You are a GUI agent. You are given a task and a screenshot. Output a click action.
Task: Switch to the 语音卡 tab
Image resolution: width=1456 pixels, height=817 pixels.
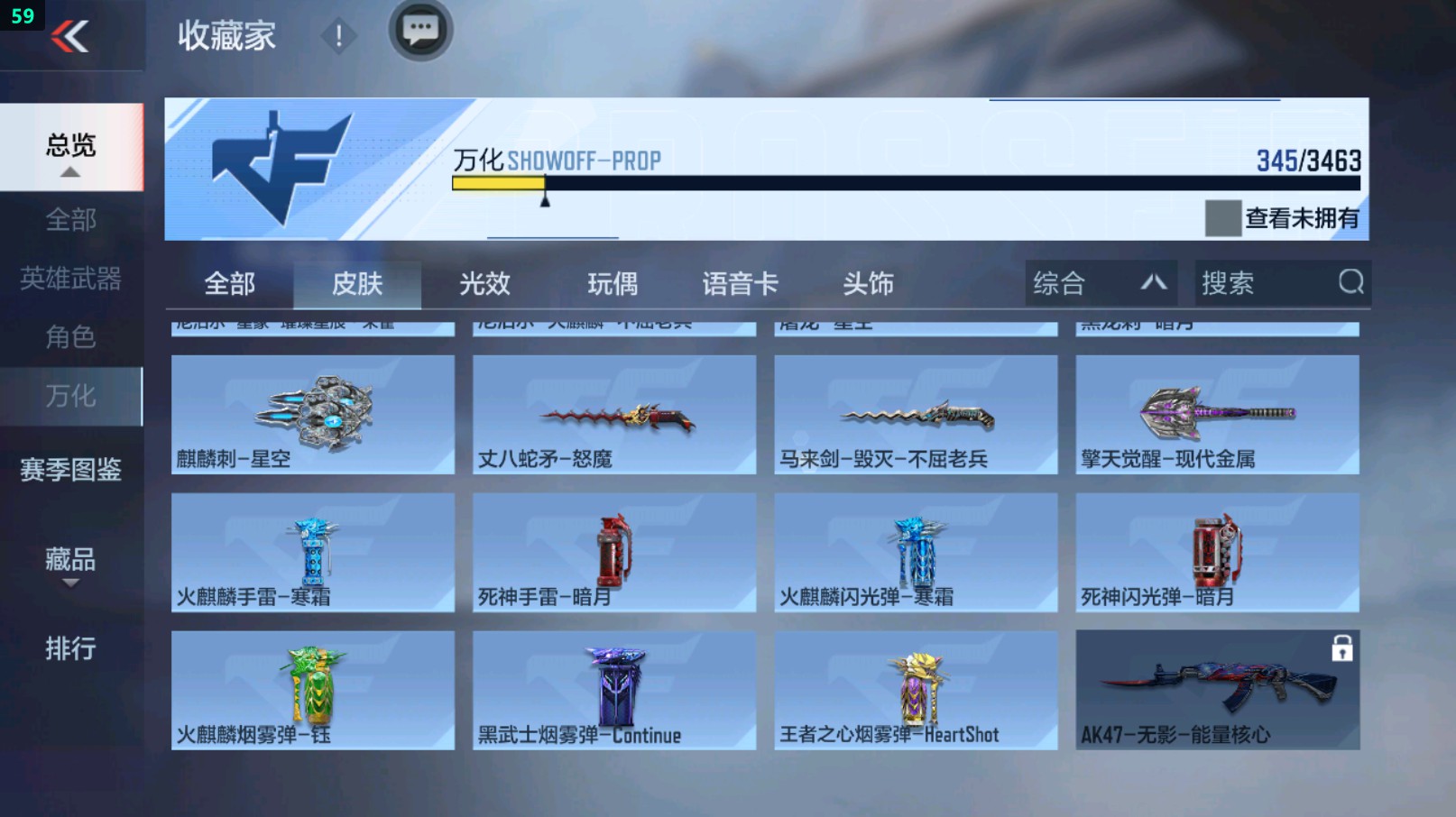coord(740,283)
